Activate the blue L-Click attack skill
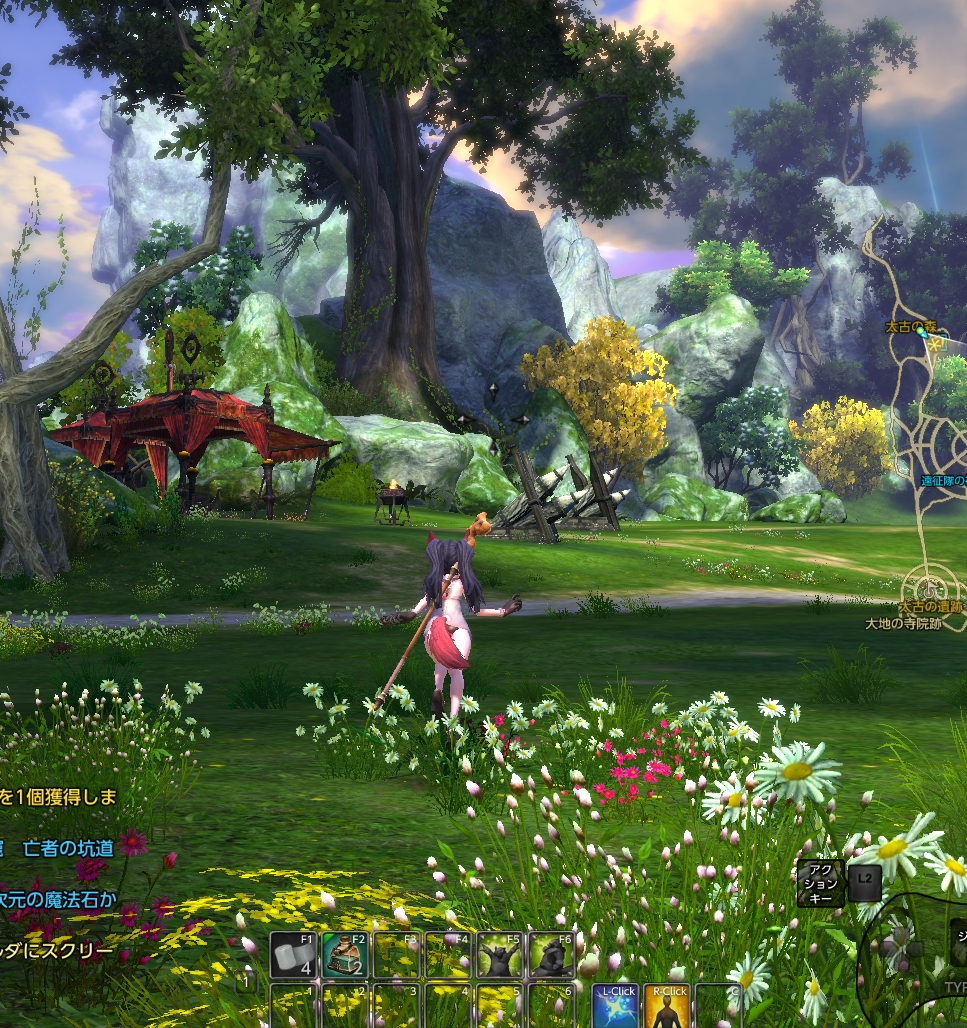The height and width of the screenshot is (1028, 967). click(615, 1006)
